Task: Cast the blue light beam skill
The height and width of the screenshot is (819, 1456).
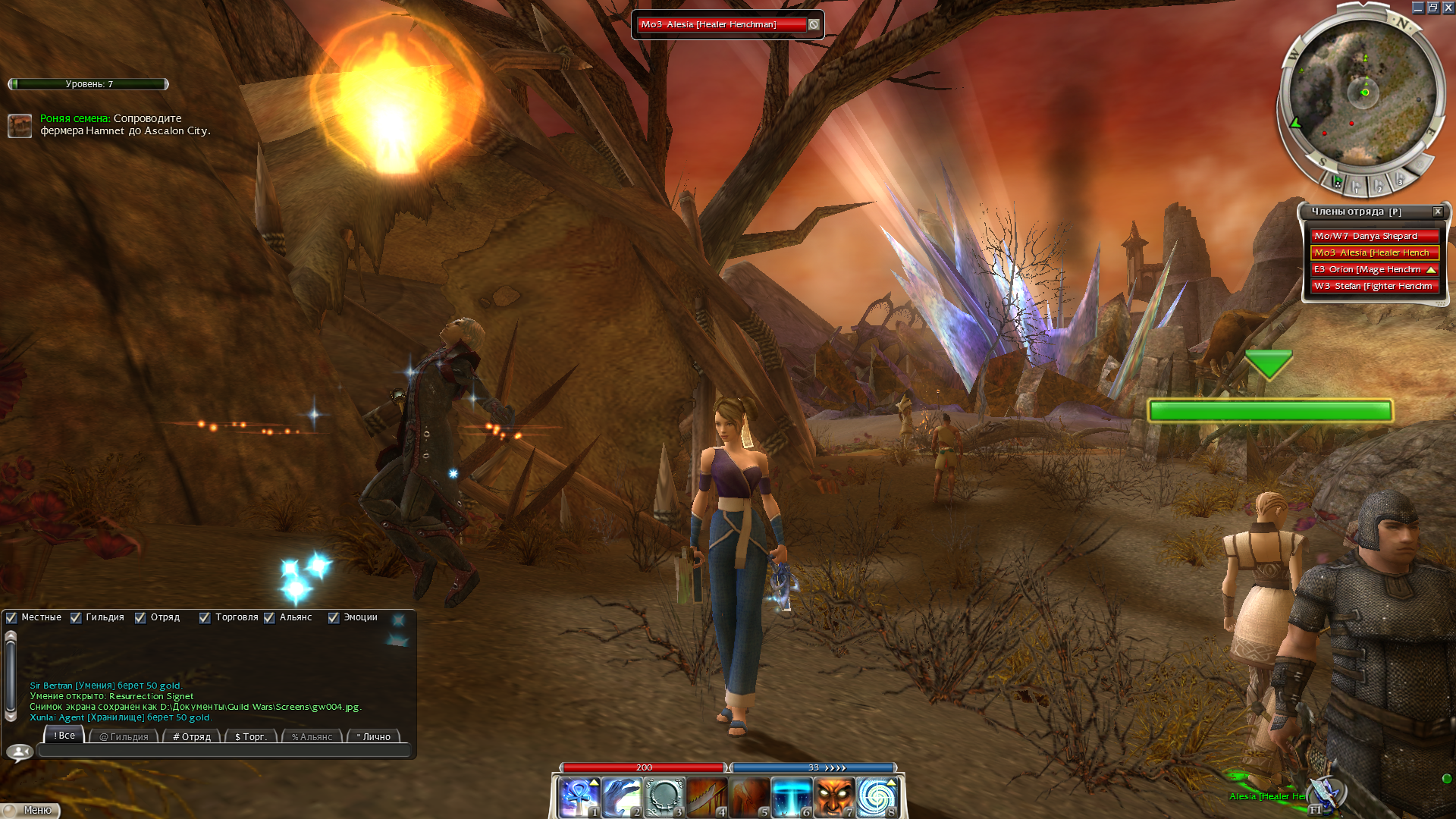Action: pos(792,798)
